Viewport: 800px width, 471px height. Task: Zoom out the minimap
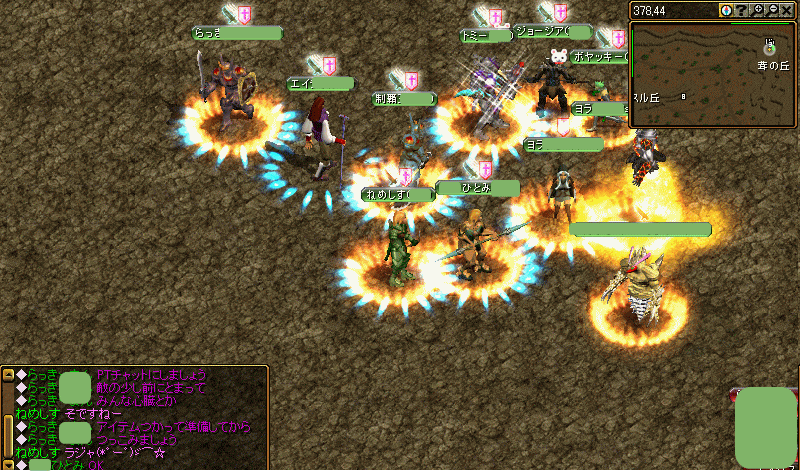(772, 10)
